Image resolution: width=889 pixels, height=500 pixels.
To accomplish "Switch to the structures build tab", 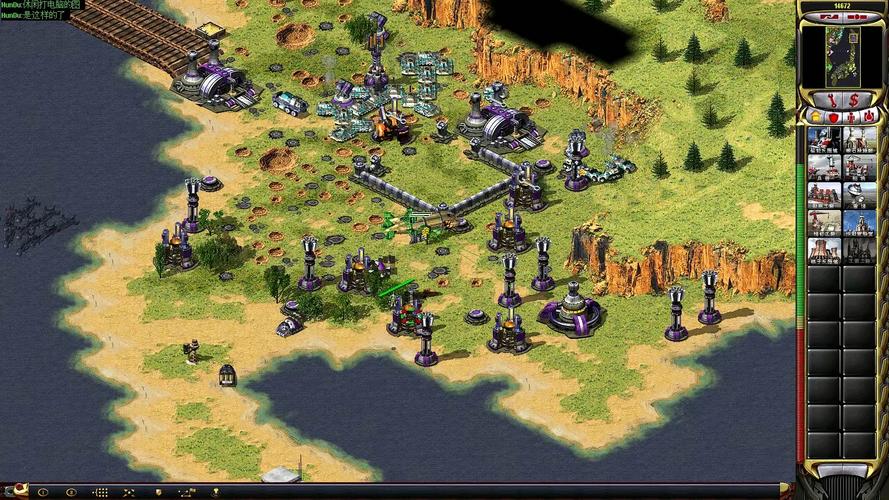I will [814, 118].
